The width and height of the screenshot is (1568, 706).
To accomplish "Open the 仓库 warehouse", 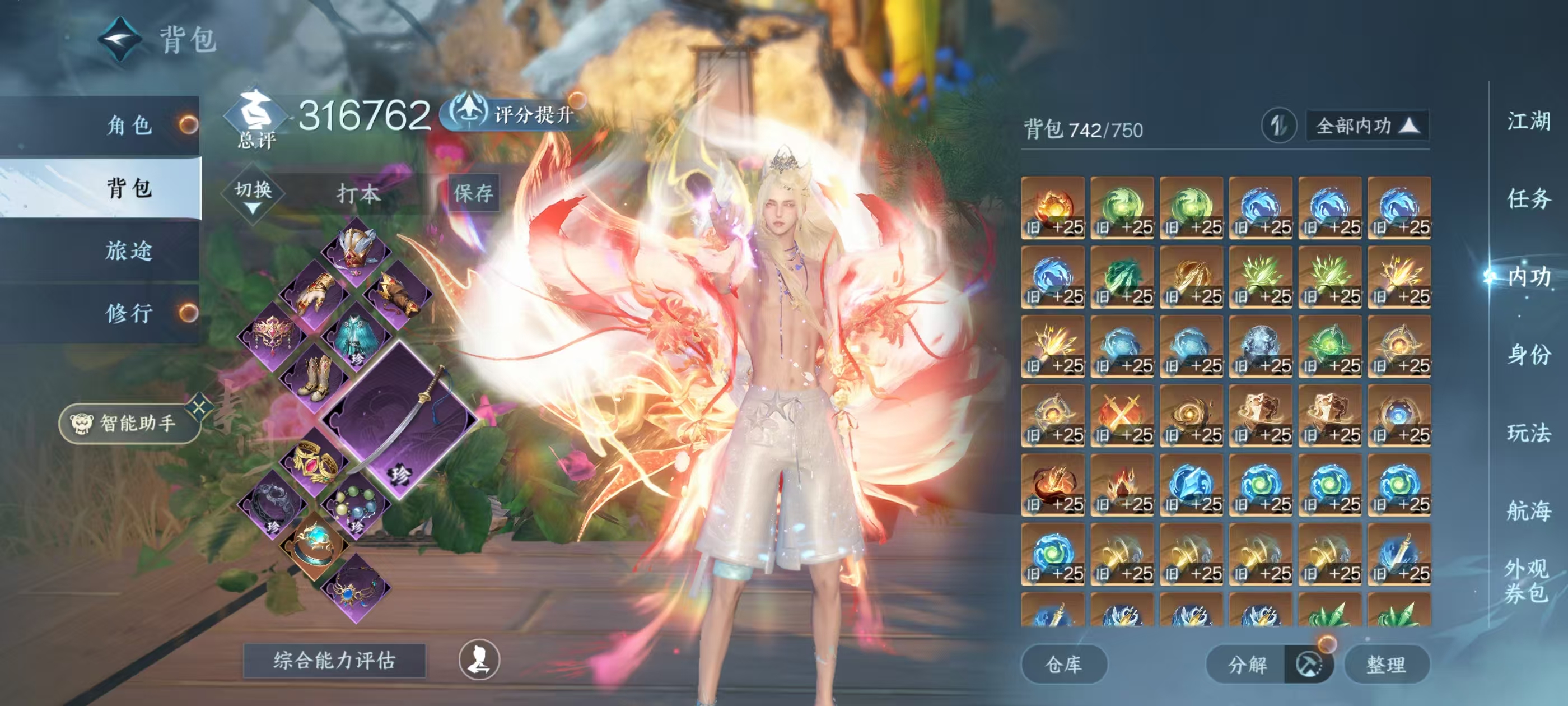I will pos(1063,664).
